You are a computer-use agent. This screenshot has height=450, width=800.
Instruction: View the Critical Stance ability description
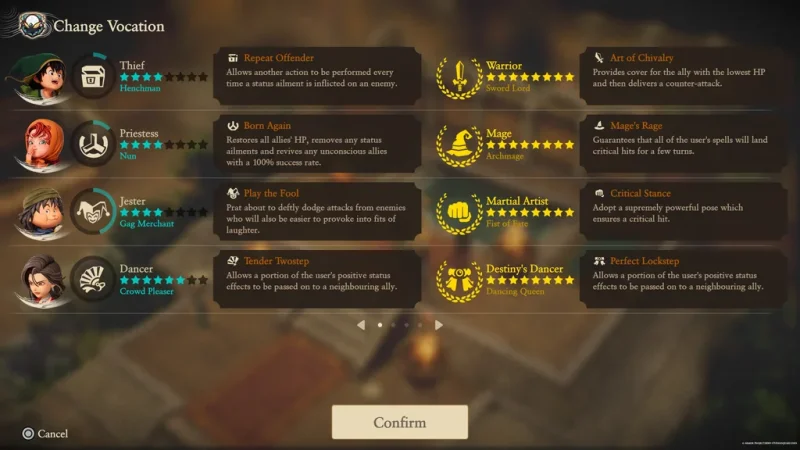(x=683, y=210)
